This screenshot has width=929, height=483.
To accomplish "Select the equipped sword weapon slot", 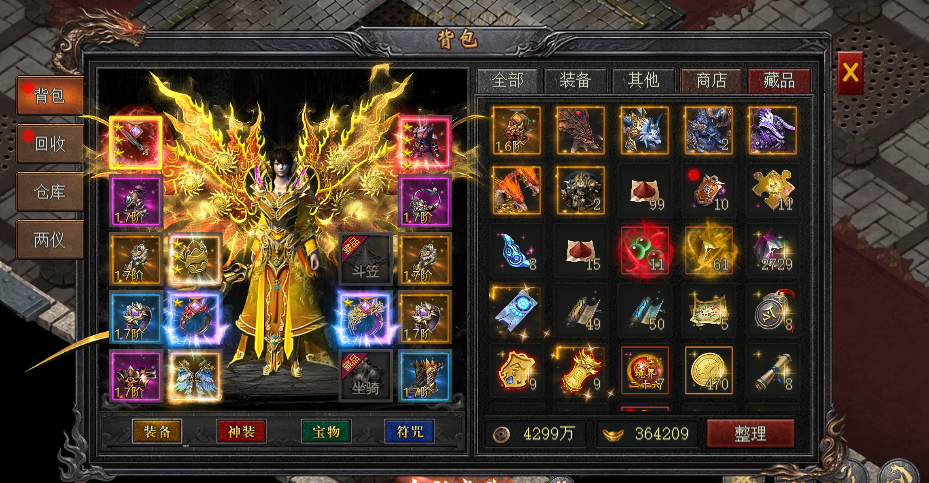I will (136, 141).
